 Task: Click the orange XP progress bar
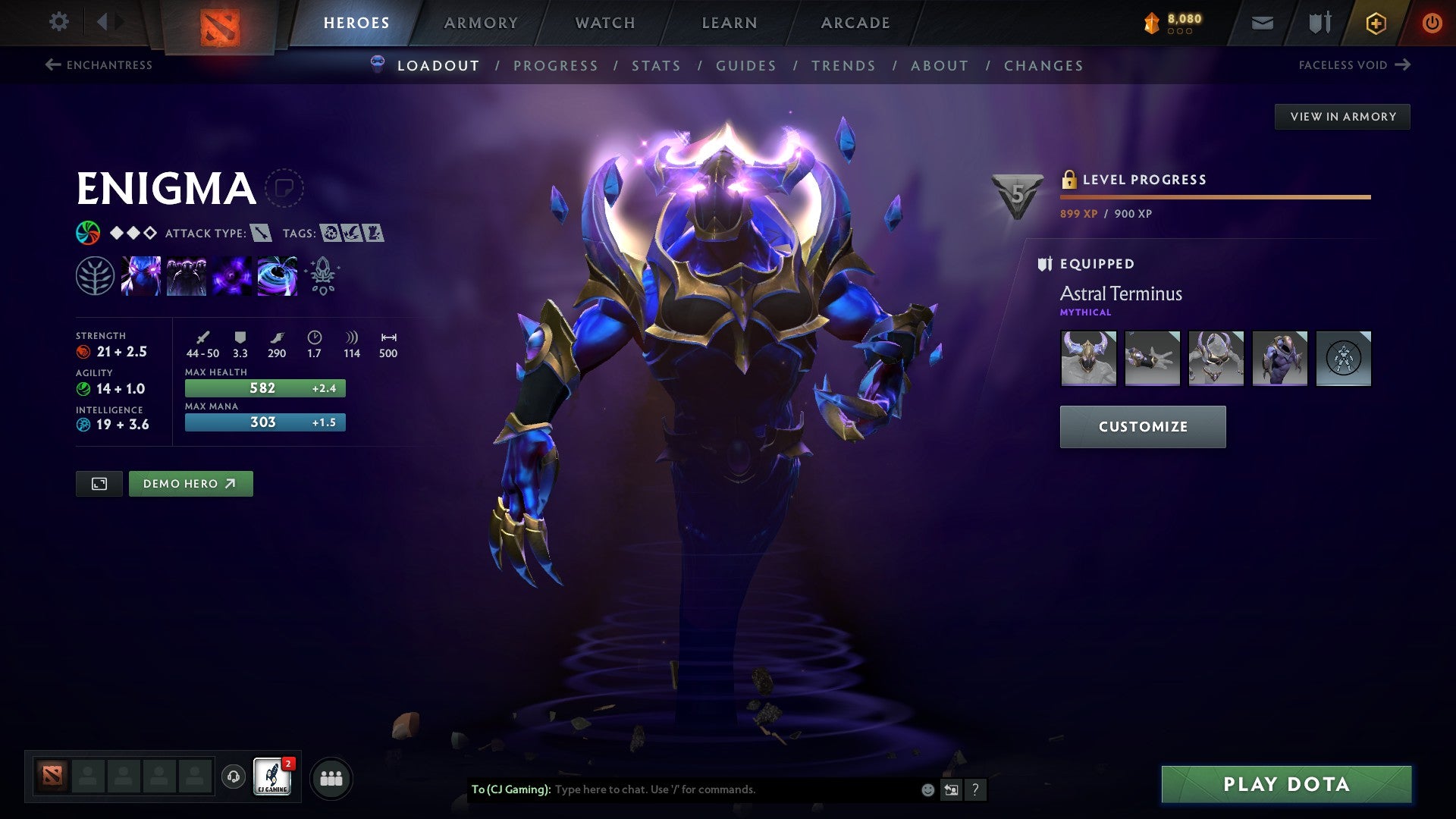pyautogui.click(x=1213, y=196)
